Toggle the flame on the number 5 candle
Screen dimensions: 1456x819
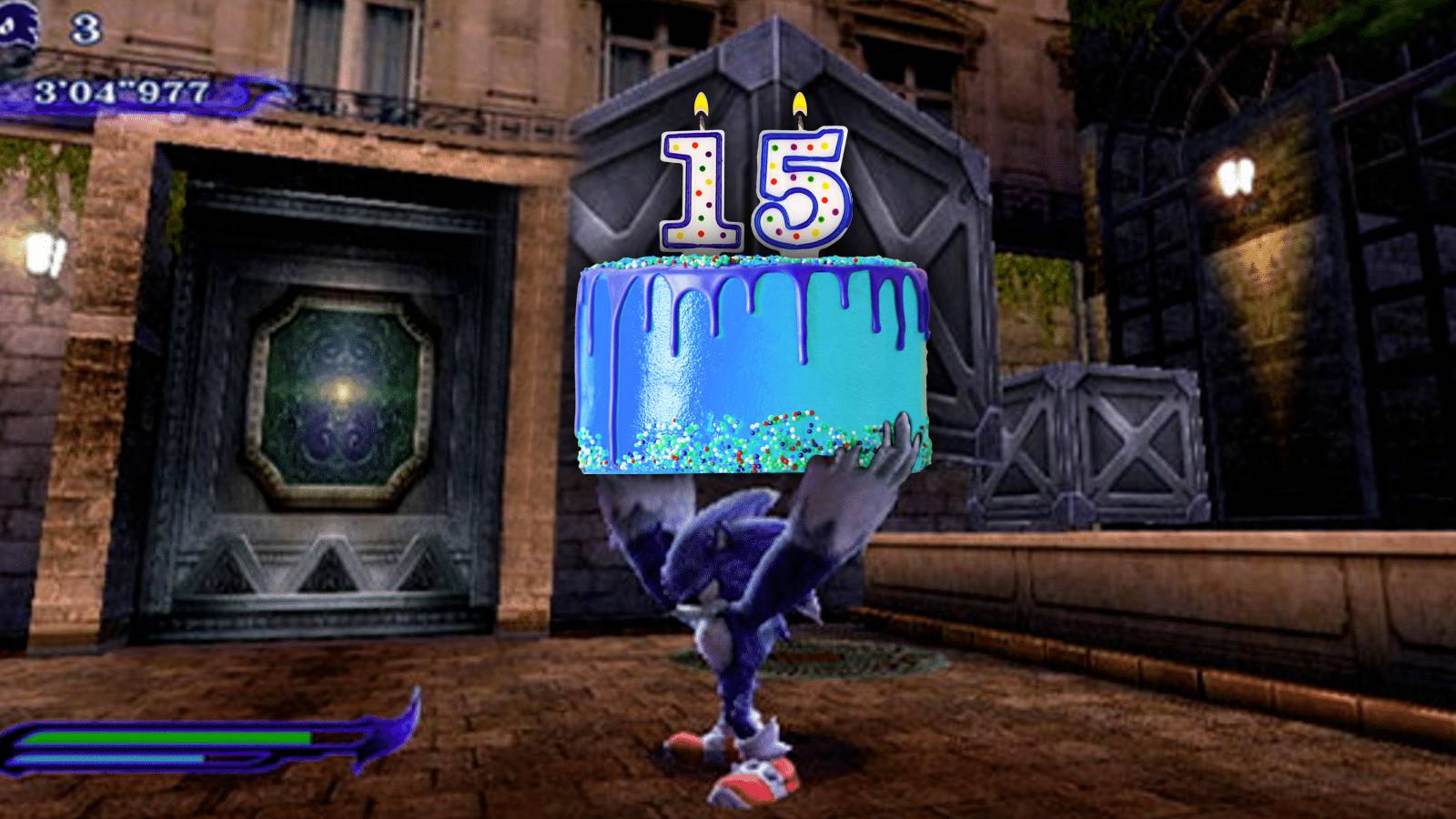click(801, 102)
